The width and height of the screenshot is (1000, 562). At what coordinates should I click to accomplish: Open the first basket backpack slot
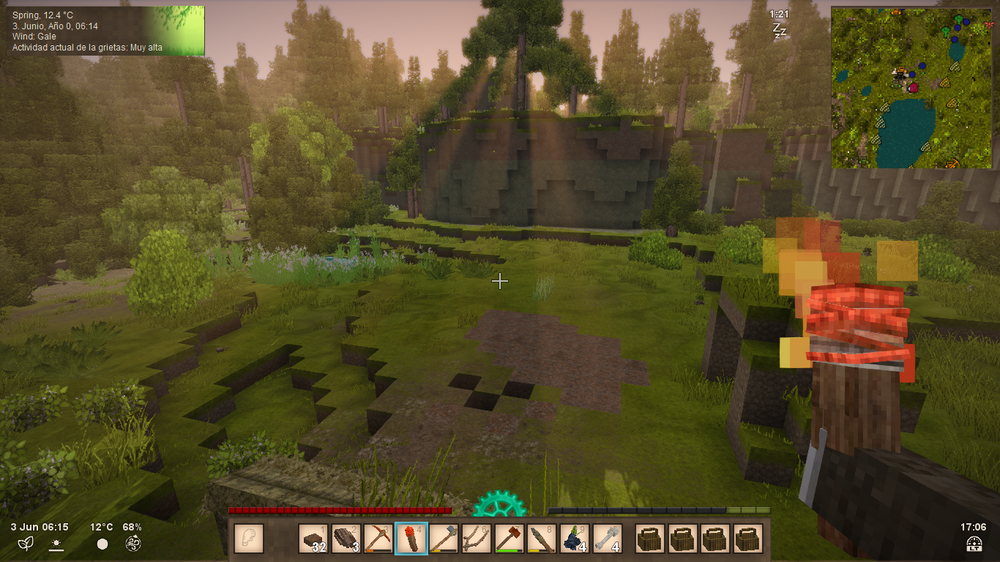tap(652, 539)
